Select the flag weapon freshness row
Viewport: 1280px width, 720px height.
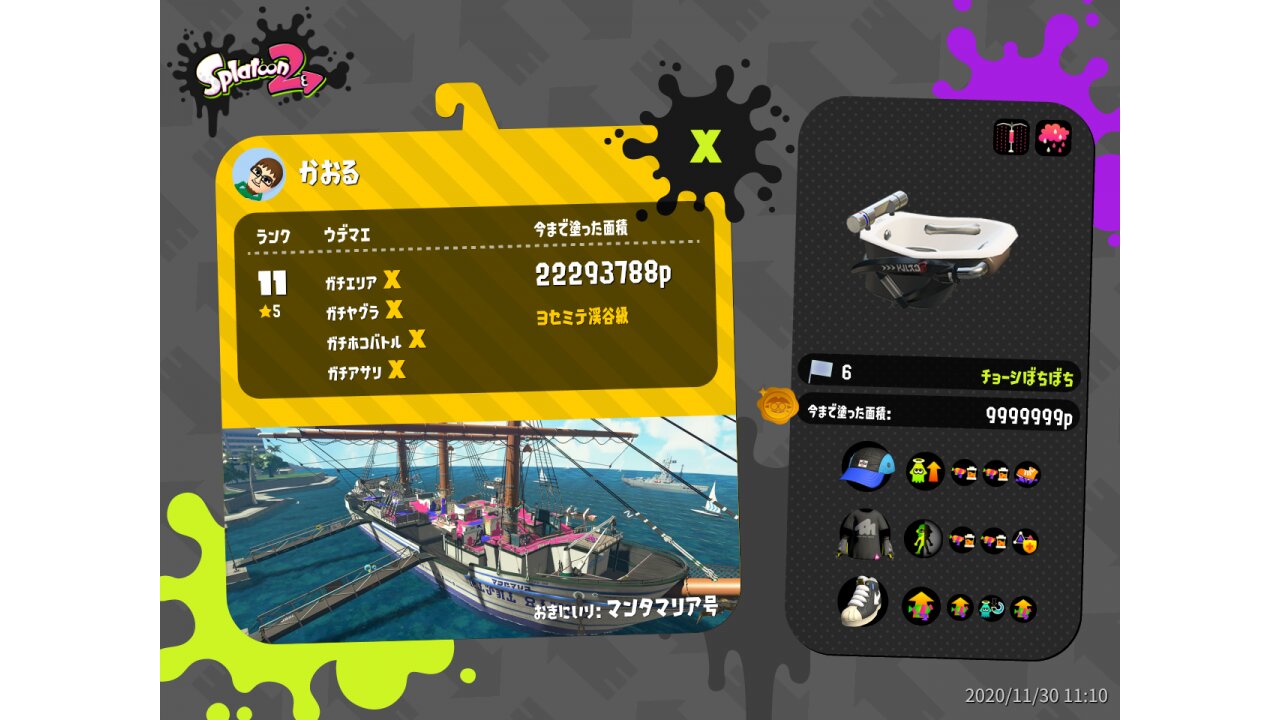tap(940, 373)
